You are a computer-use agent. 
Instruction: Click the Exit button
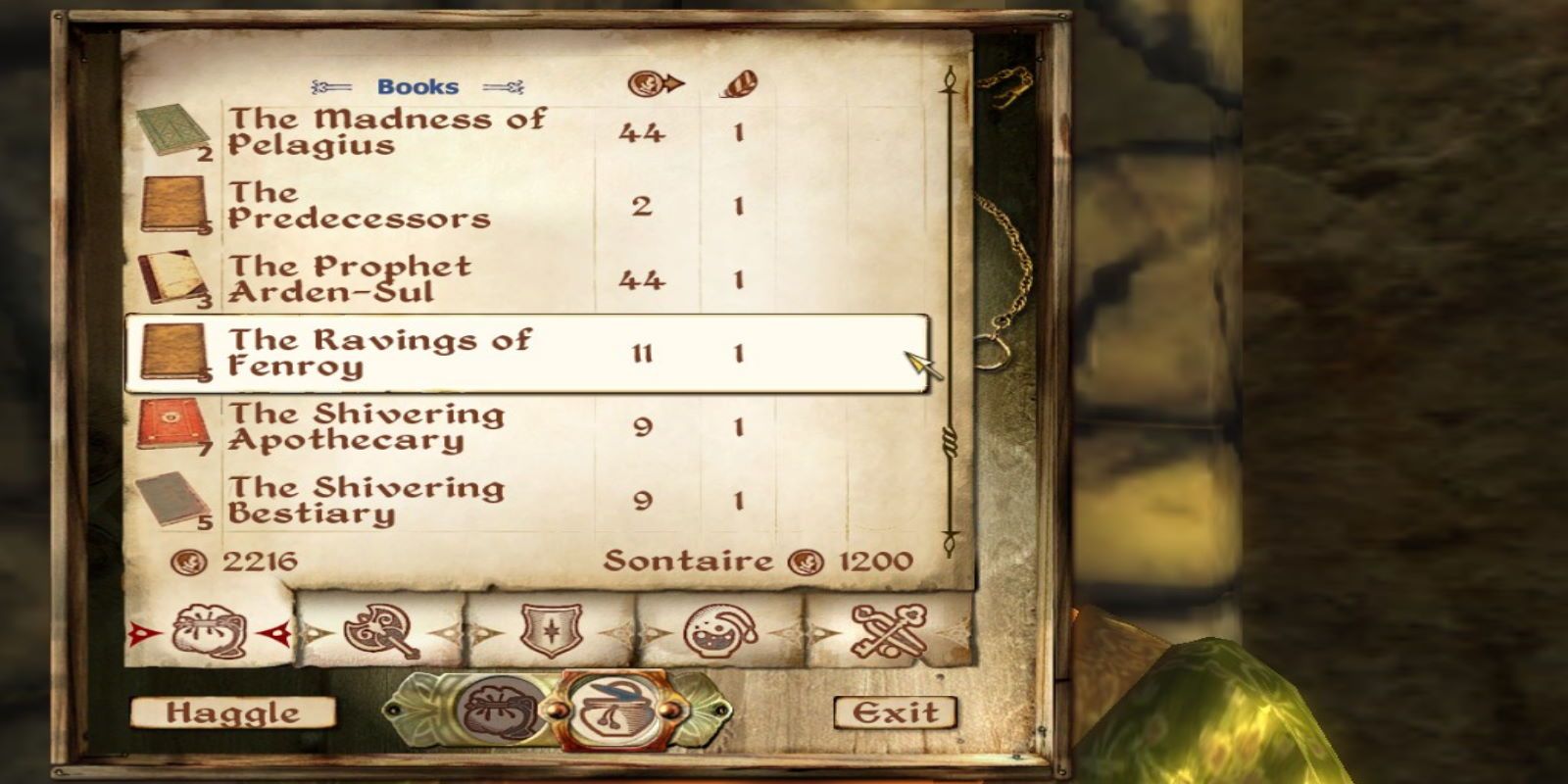(895, 713)
